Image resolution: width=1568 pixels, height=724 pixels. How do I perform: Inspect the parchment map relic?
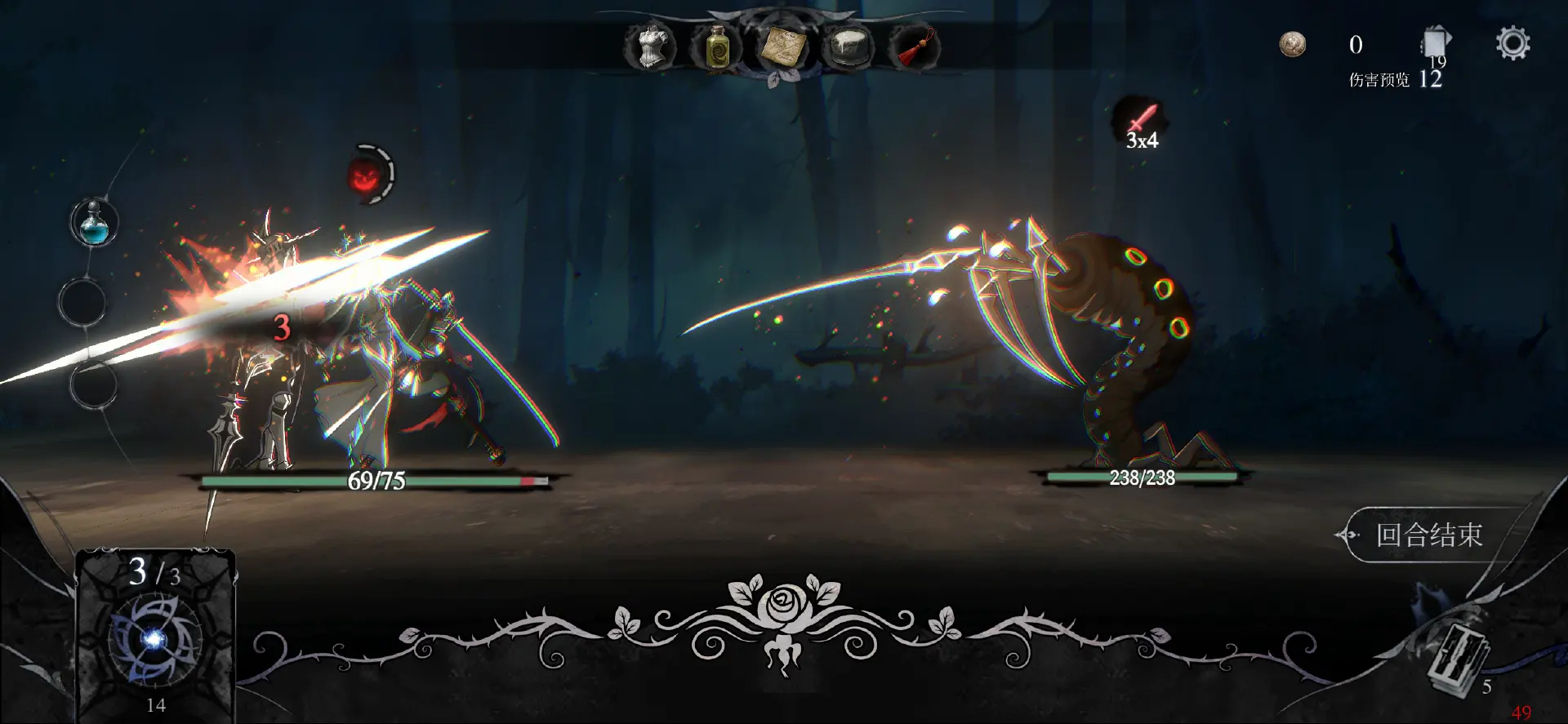point(782,47)
